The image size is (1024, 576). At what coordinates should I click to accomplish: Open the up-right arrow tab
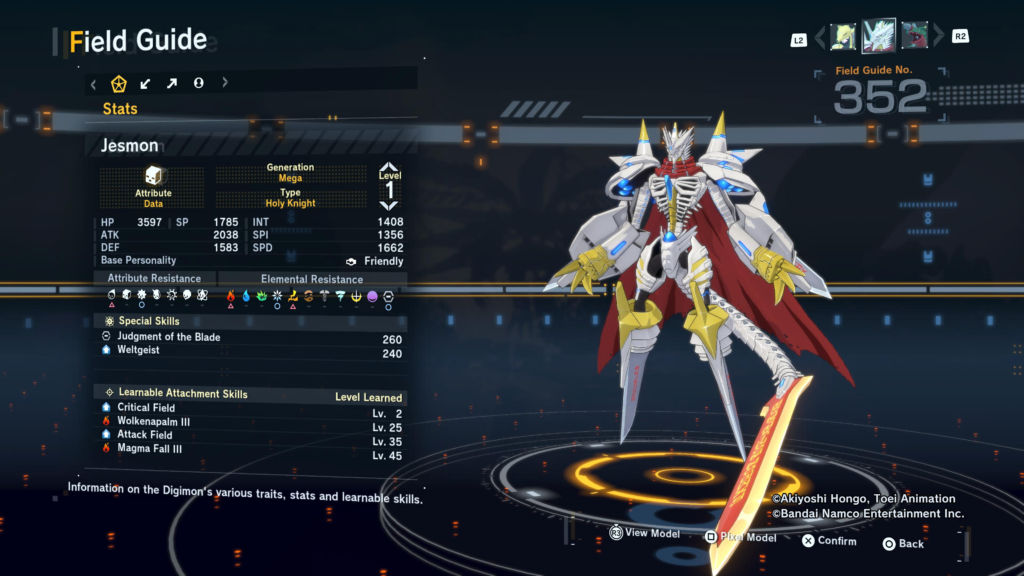tap(172, 83)
